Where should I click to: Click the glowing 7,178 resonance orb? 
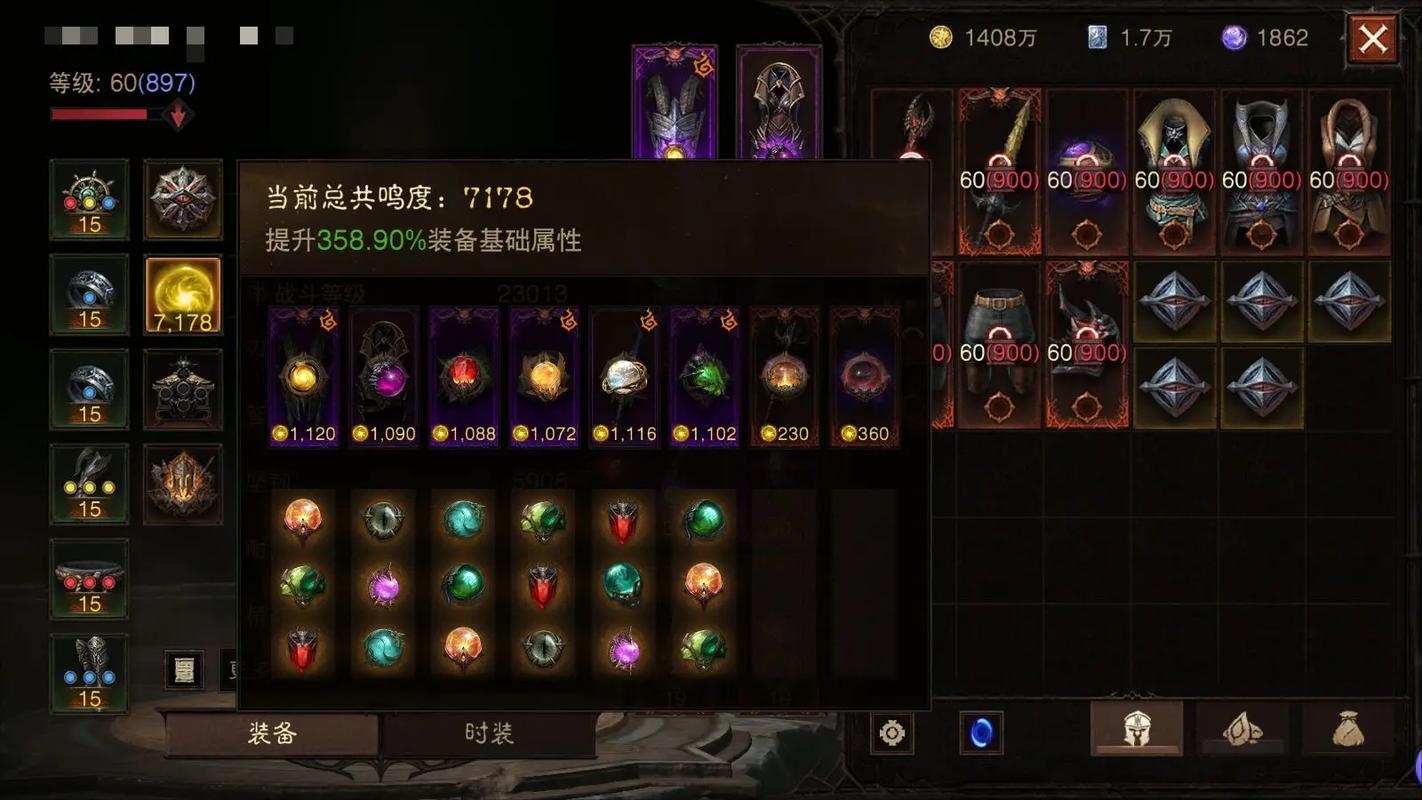[x=183, y=294]
